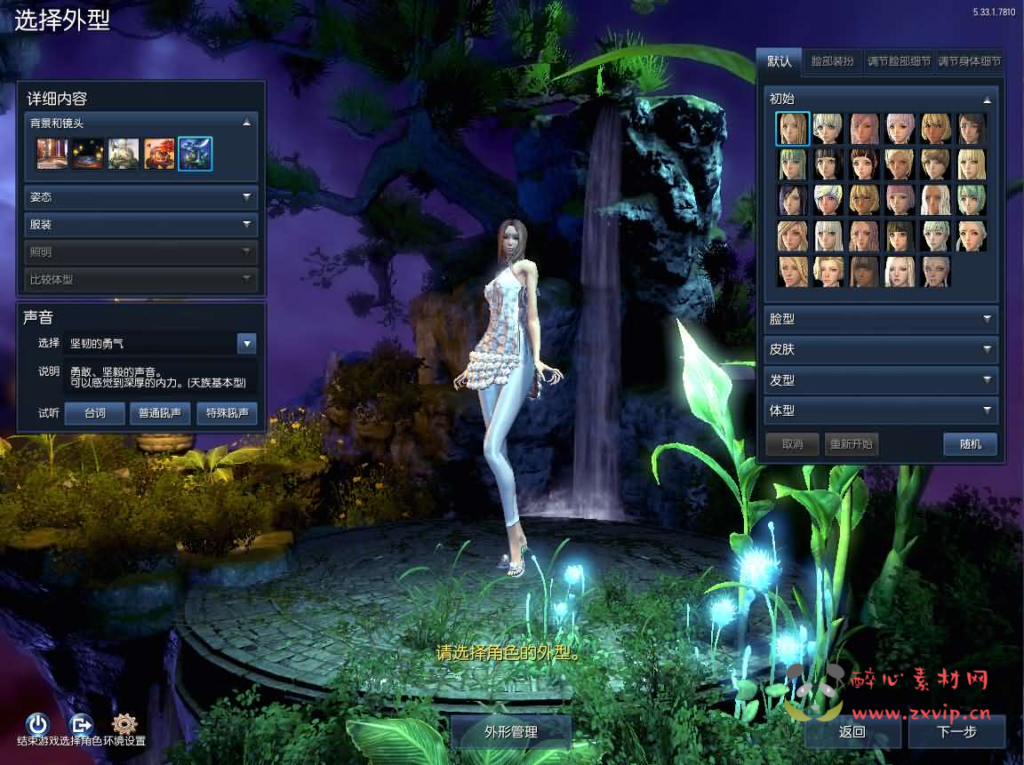1024x765 pixels.
Task: Open the 调节脸部细节 tab
Action: click(898, 61)
